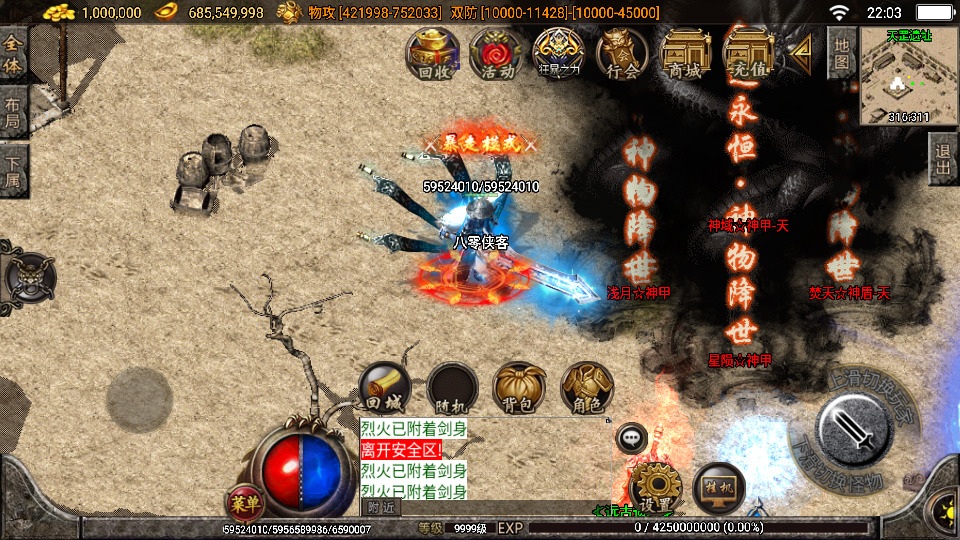960x540 pixels.
Task: Select the 下属 subordinates tab
Action: coord(14,170)
